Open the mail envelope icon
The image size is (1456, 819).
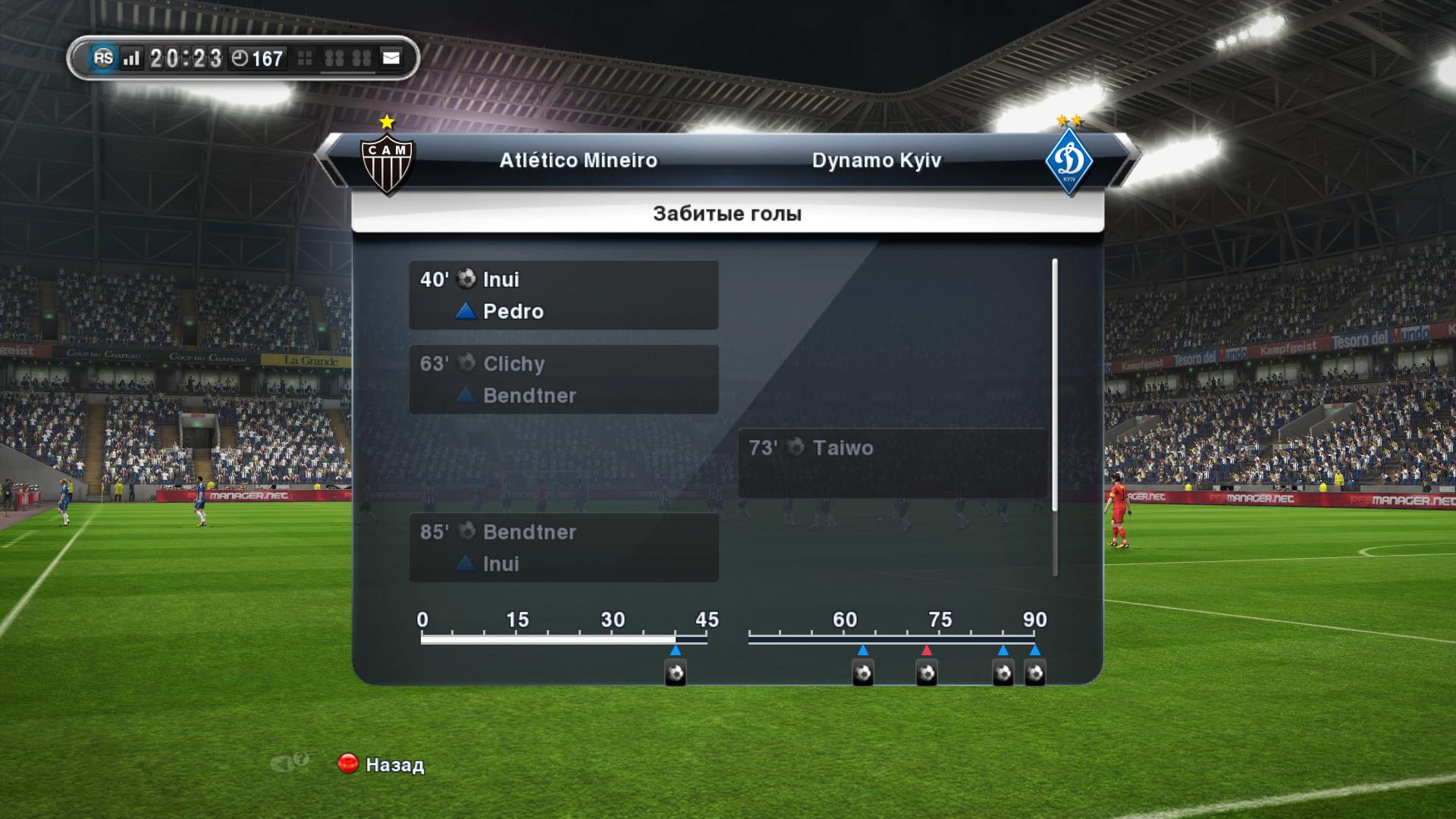click(x=391, y=58)
